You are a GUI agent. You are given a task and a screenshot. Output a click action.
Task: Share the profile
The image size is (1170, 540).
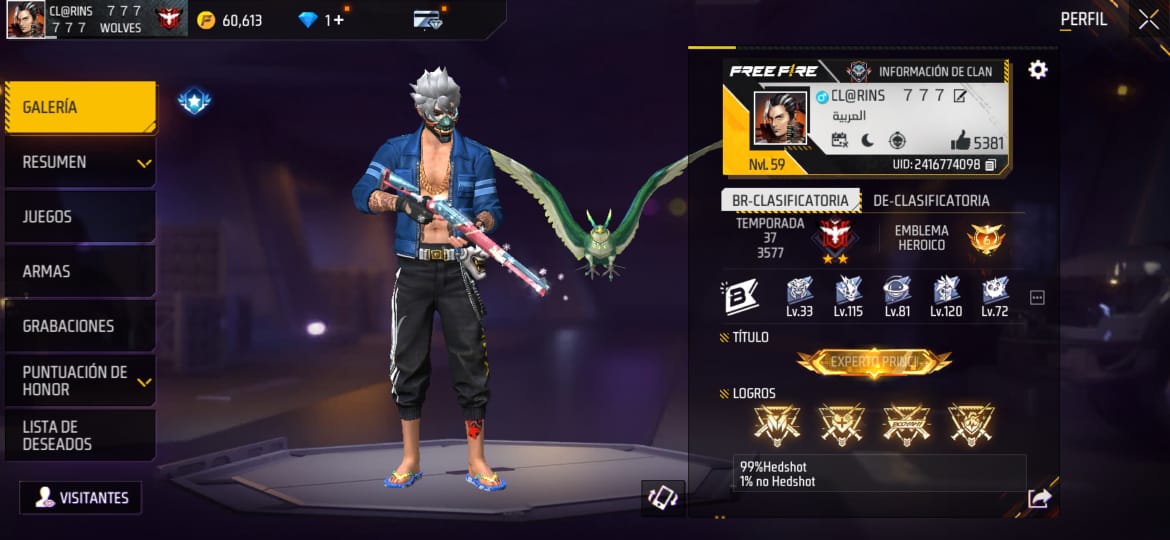click(1039, 498)
